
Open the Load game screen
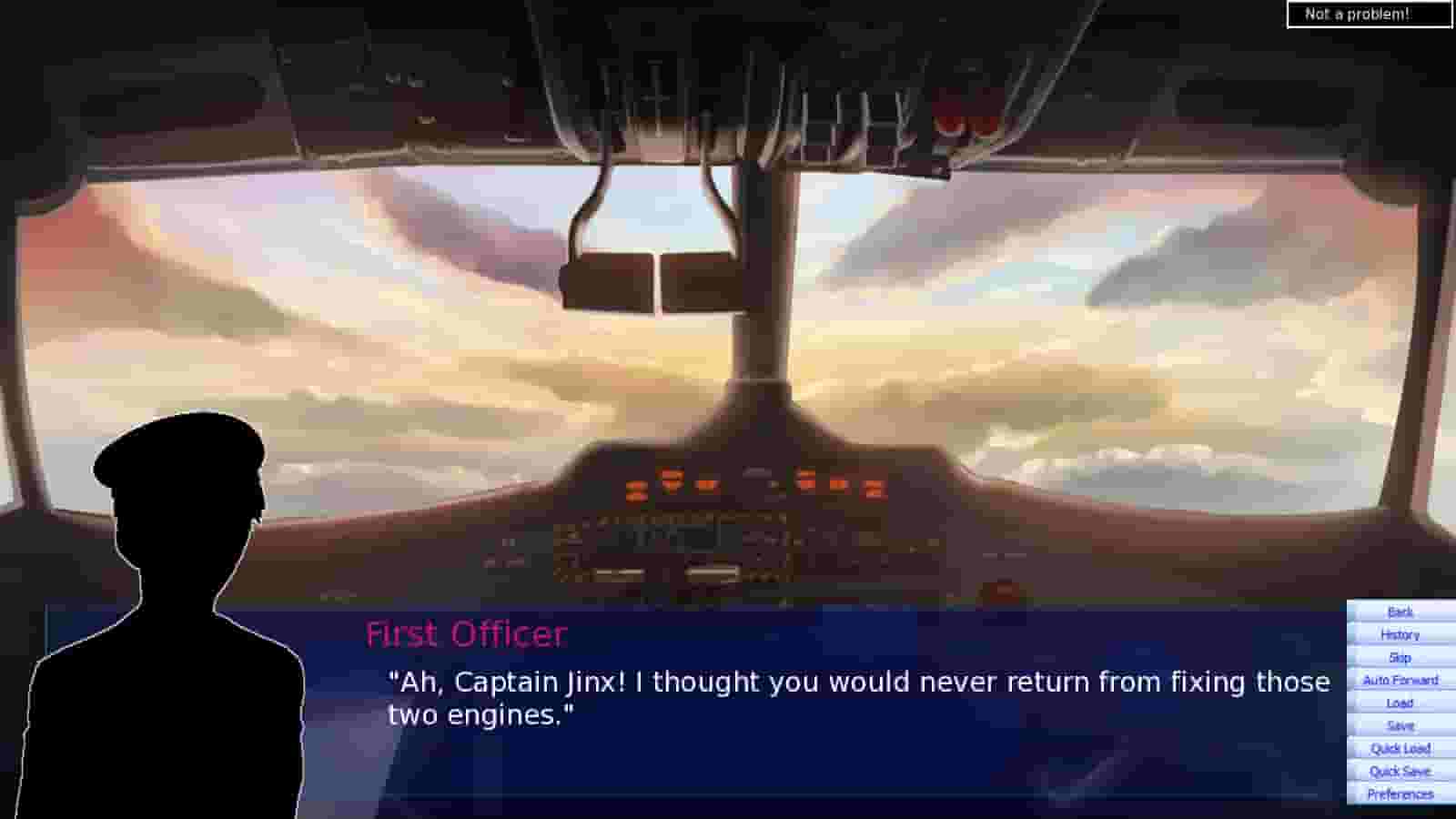pos(1399,703)
